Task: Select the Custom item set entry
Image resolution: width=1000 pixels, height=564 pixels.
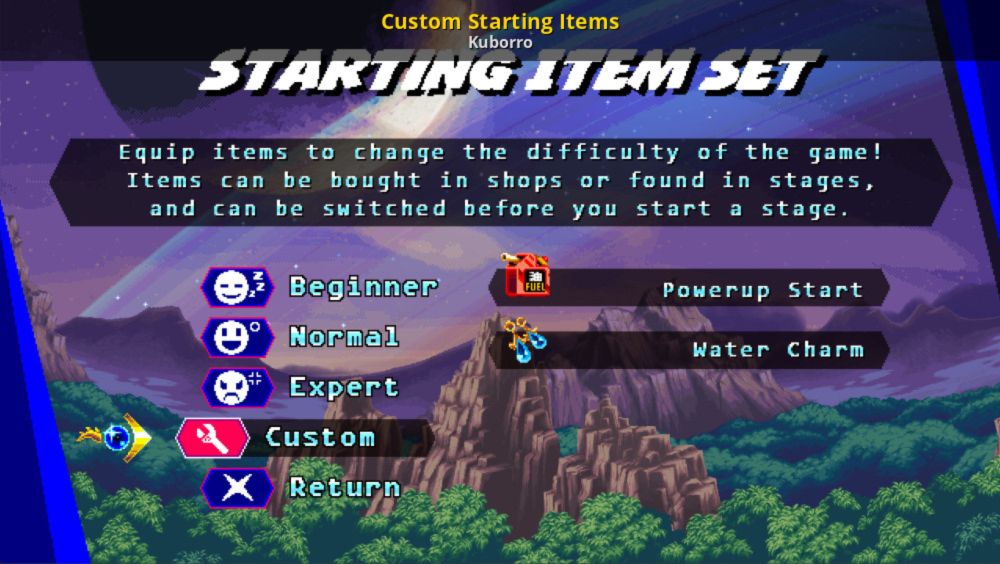Action: click(320, 437)
